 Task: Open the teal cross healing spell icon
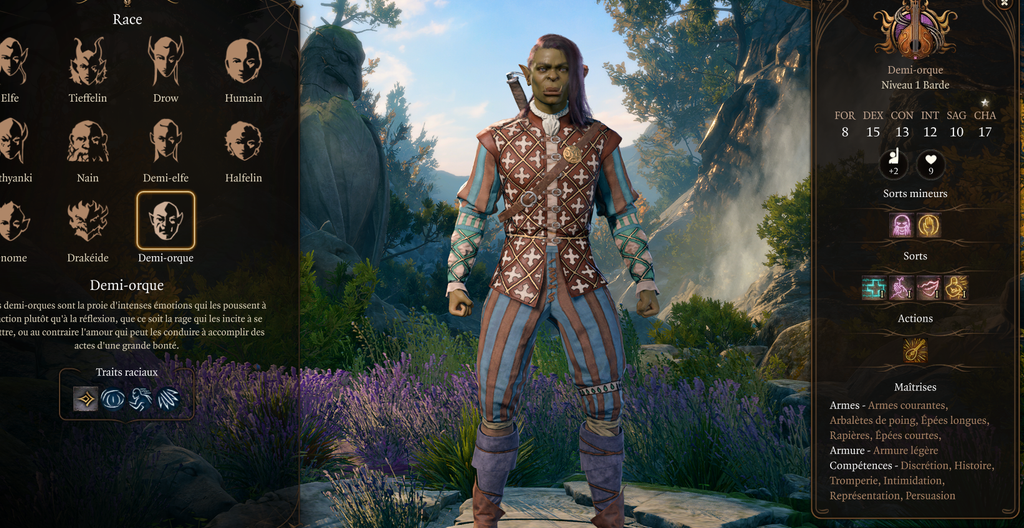875,288
